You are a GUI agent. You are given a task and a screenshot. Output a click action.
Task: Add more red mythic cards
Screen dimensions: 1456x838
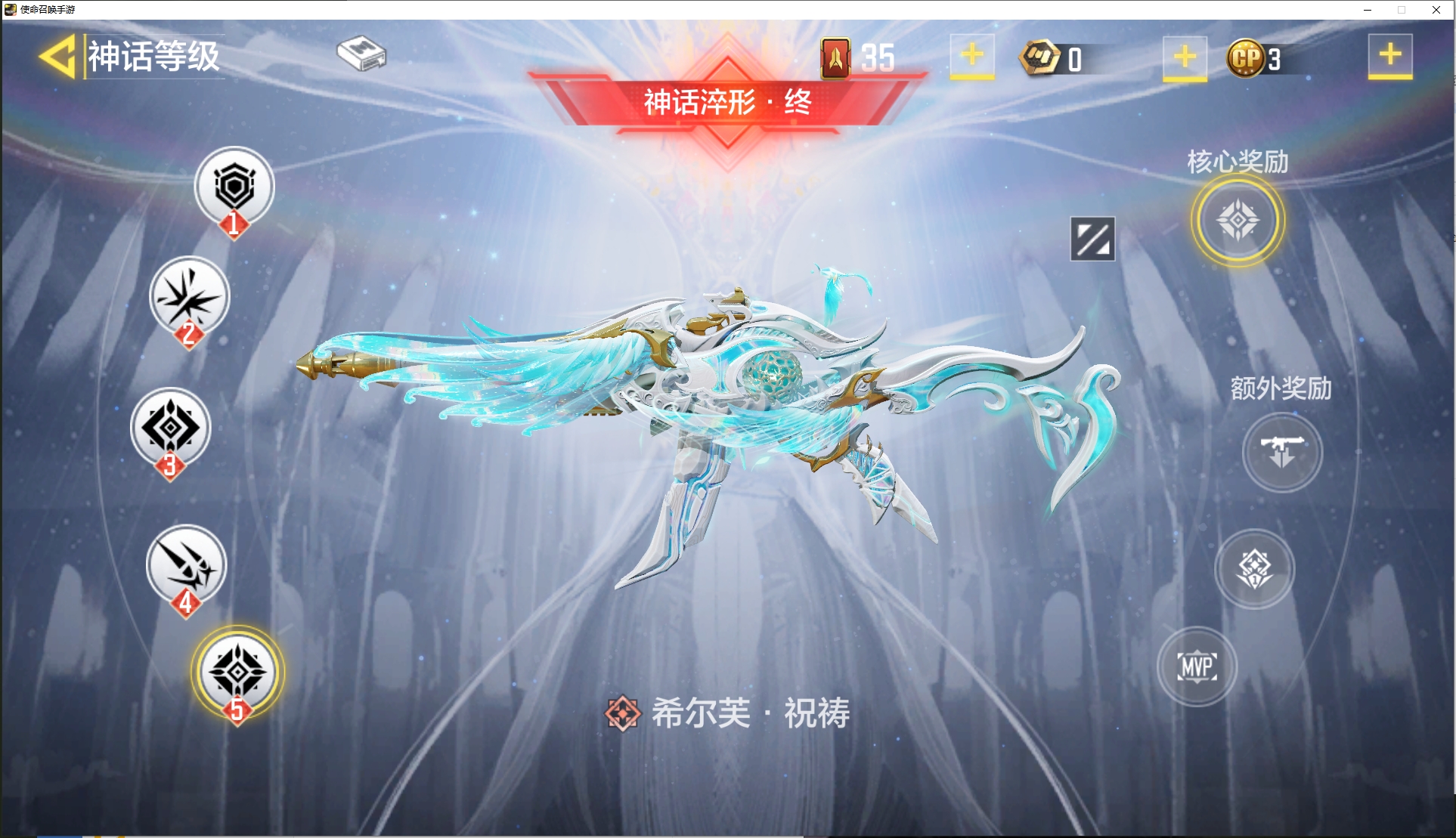pos(972,56)
